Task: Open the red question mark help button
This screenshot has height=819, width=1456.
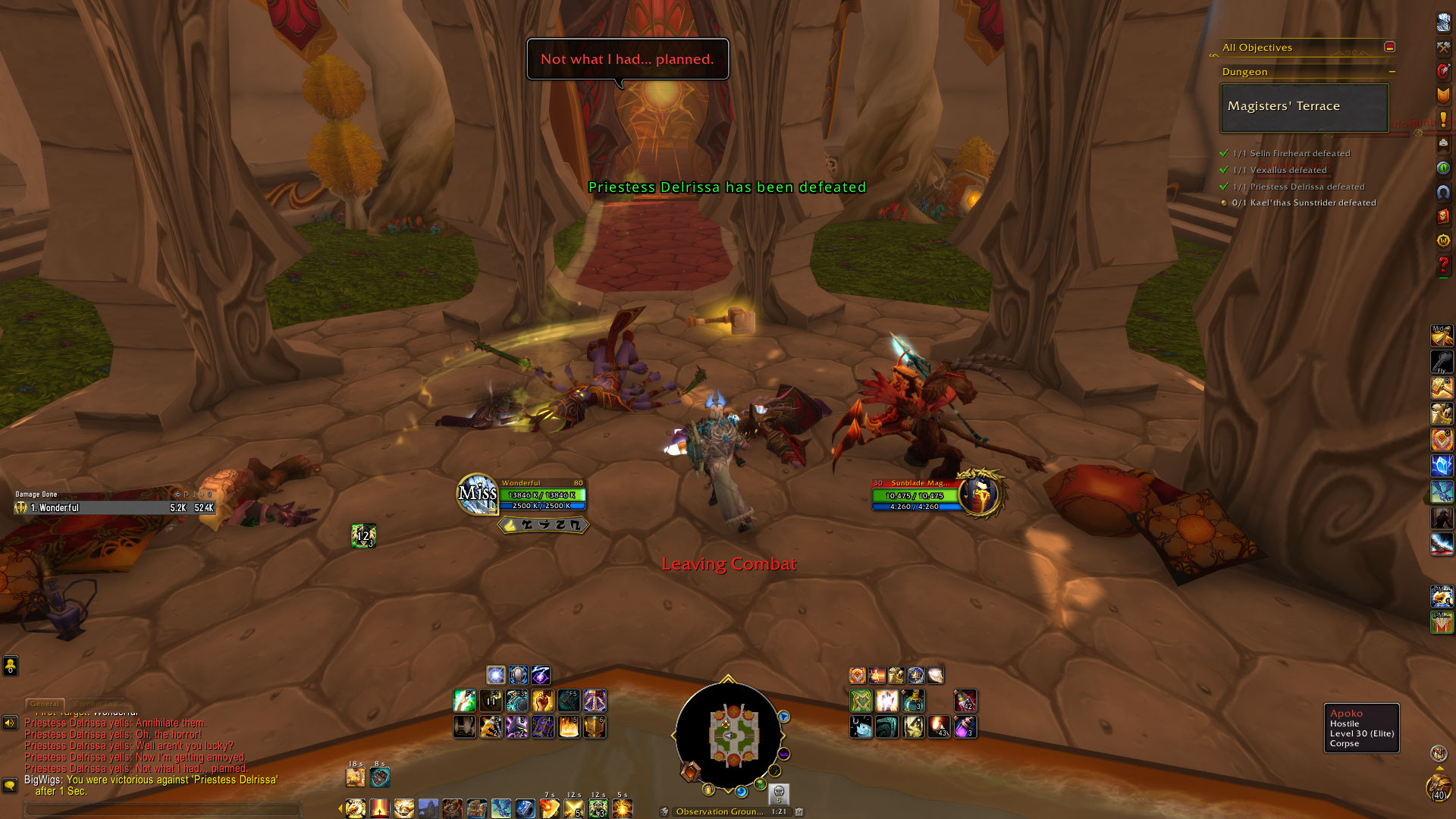Action: coord(1443,265)
